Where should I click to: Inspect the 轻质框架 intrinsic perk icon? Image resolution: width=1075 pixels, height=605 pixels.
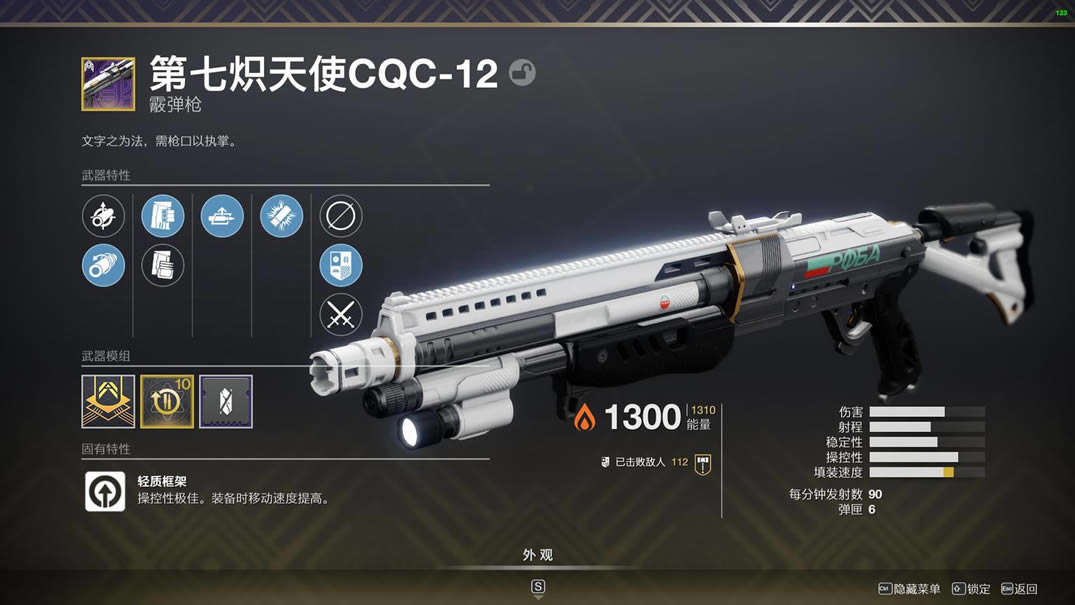click(x=105, y=491)
